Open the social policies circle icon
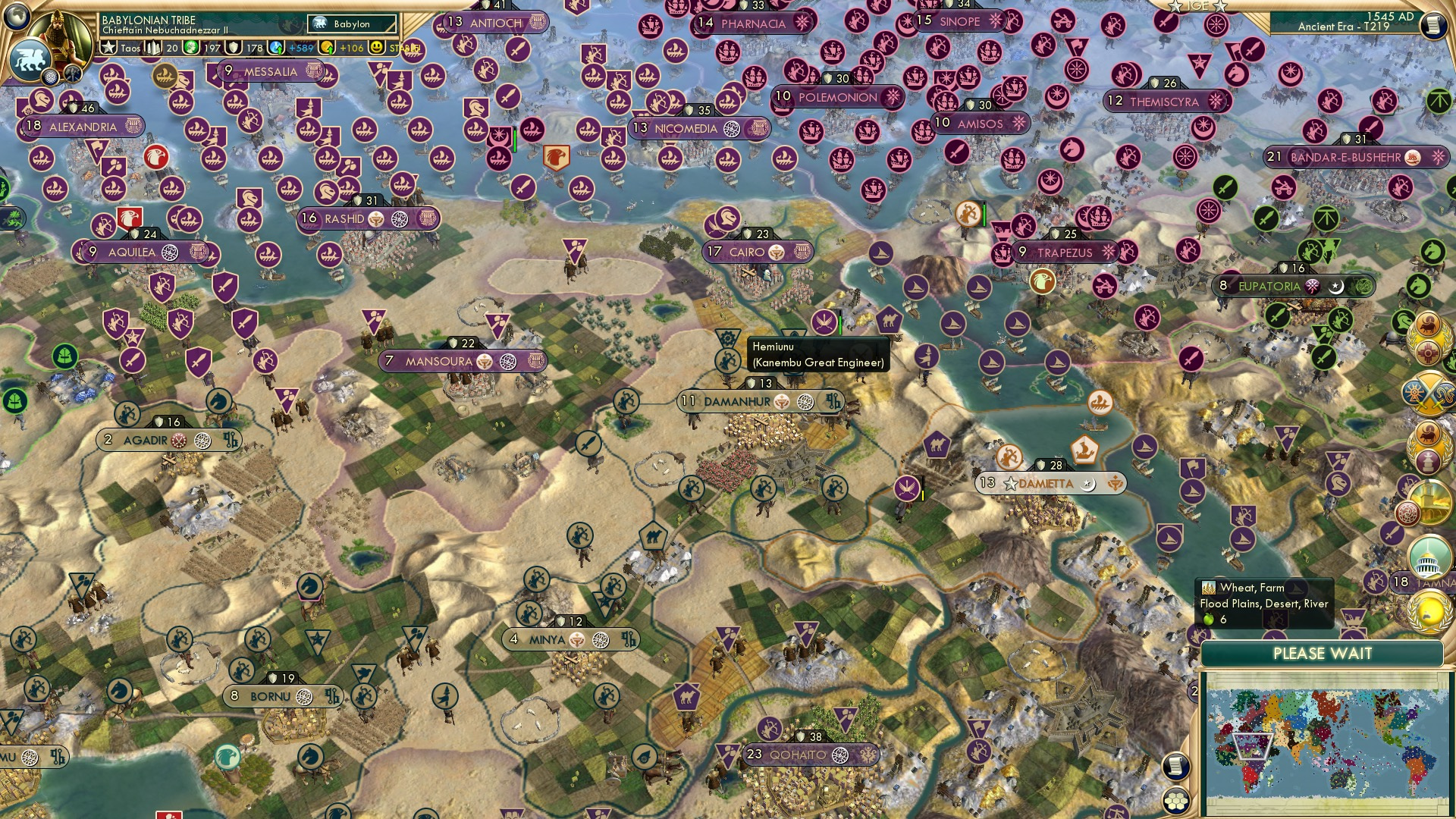The width and height of the screenshot is (1456, 819). [x=51, y=76]
